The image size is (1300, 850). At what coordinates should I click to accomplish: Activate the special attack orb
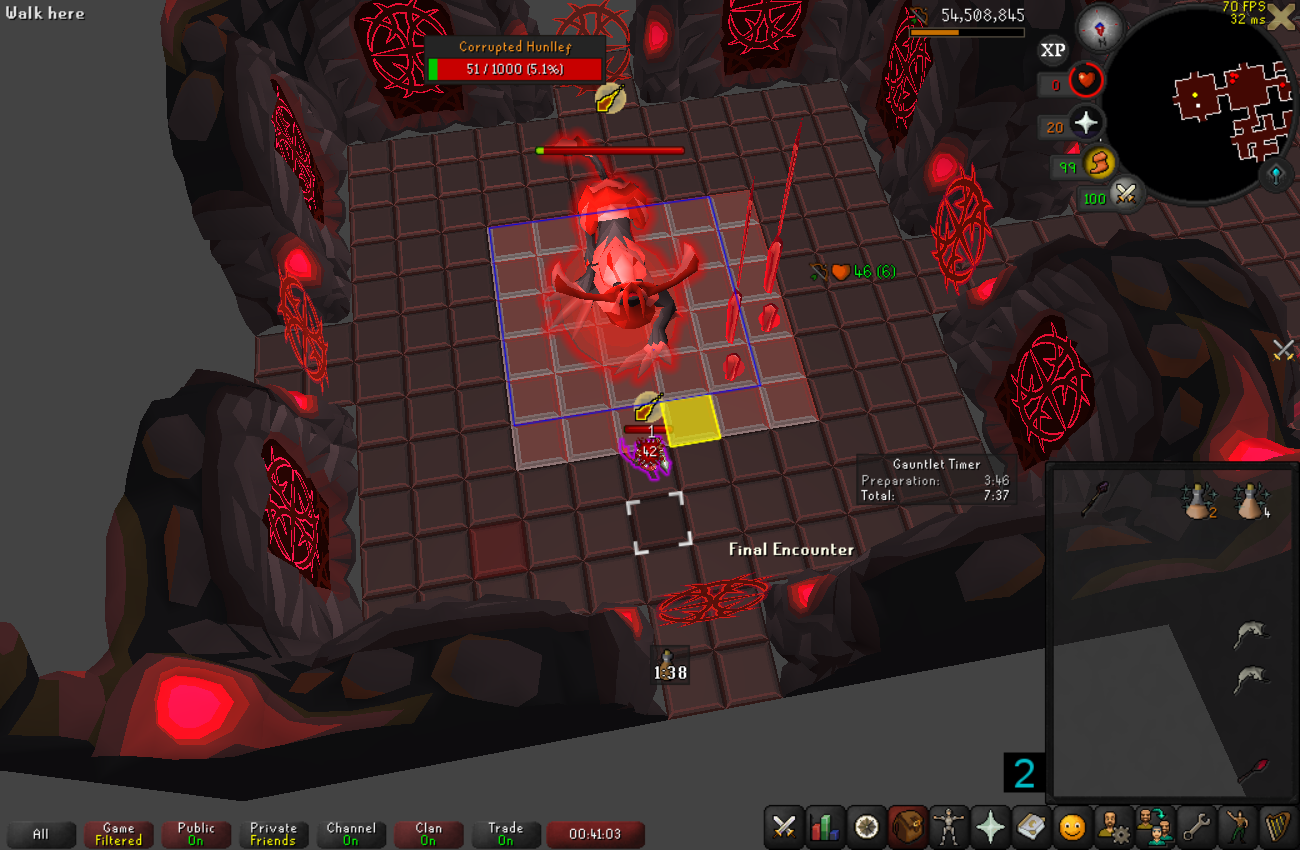(1127, 195)
